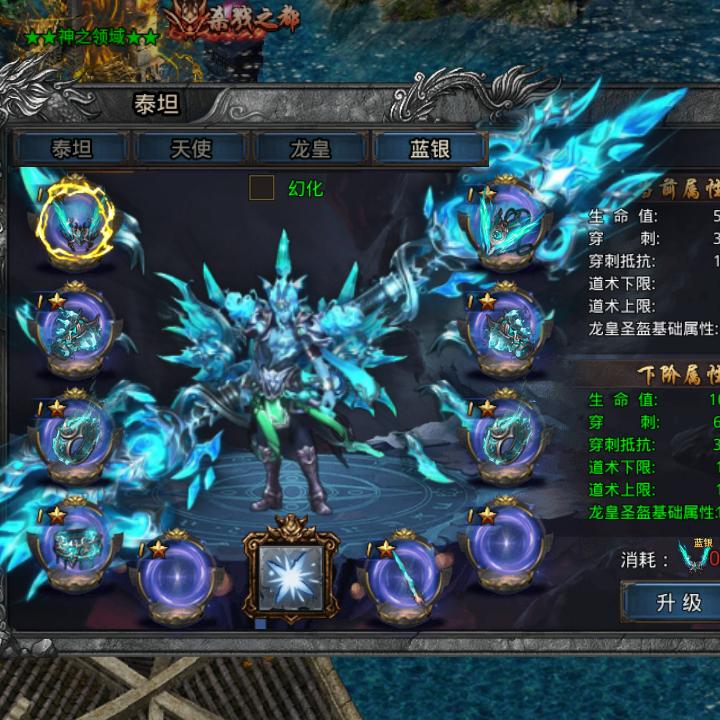Show the 蓝银 tab

pyautogui.click(x=430, y=149)
